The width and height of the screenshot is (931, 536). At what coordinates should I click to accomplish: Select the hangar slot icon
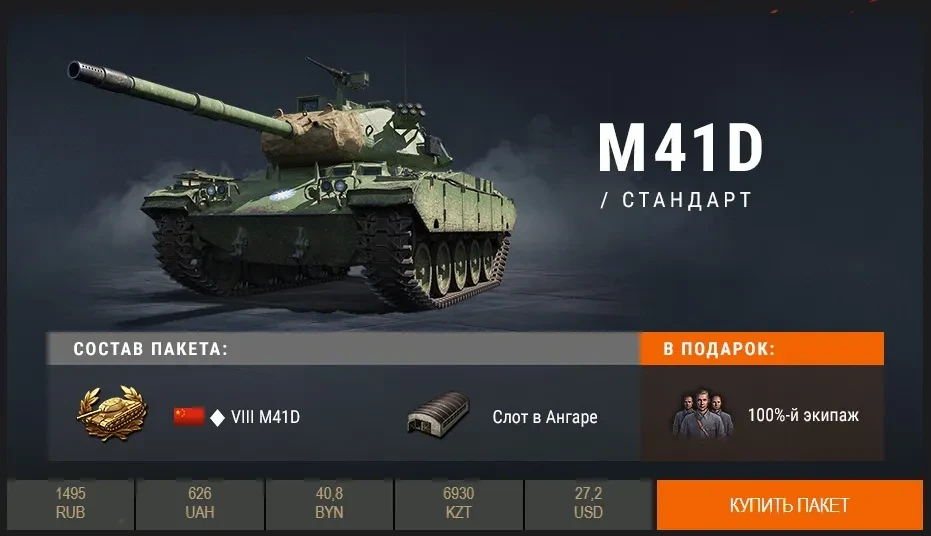tap(438, 415)
